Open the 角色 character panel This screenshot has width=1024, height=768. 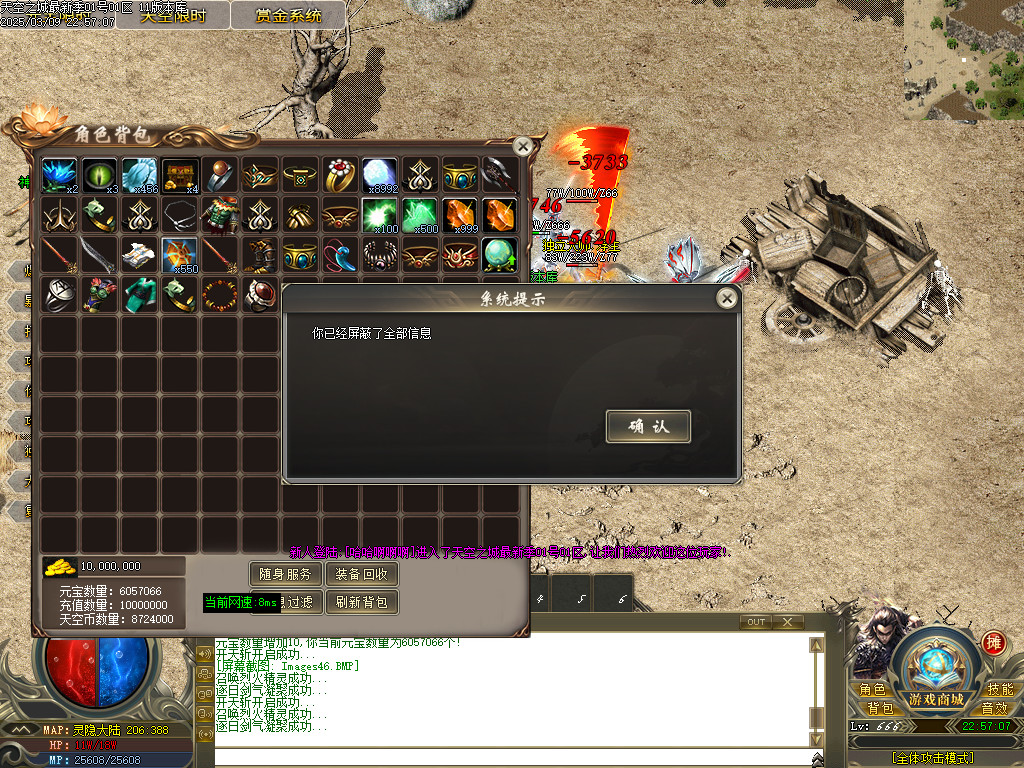click(872, 690)
